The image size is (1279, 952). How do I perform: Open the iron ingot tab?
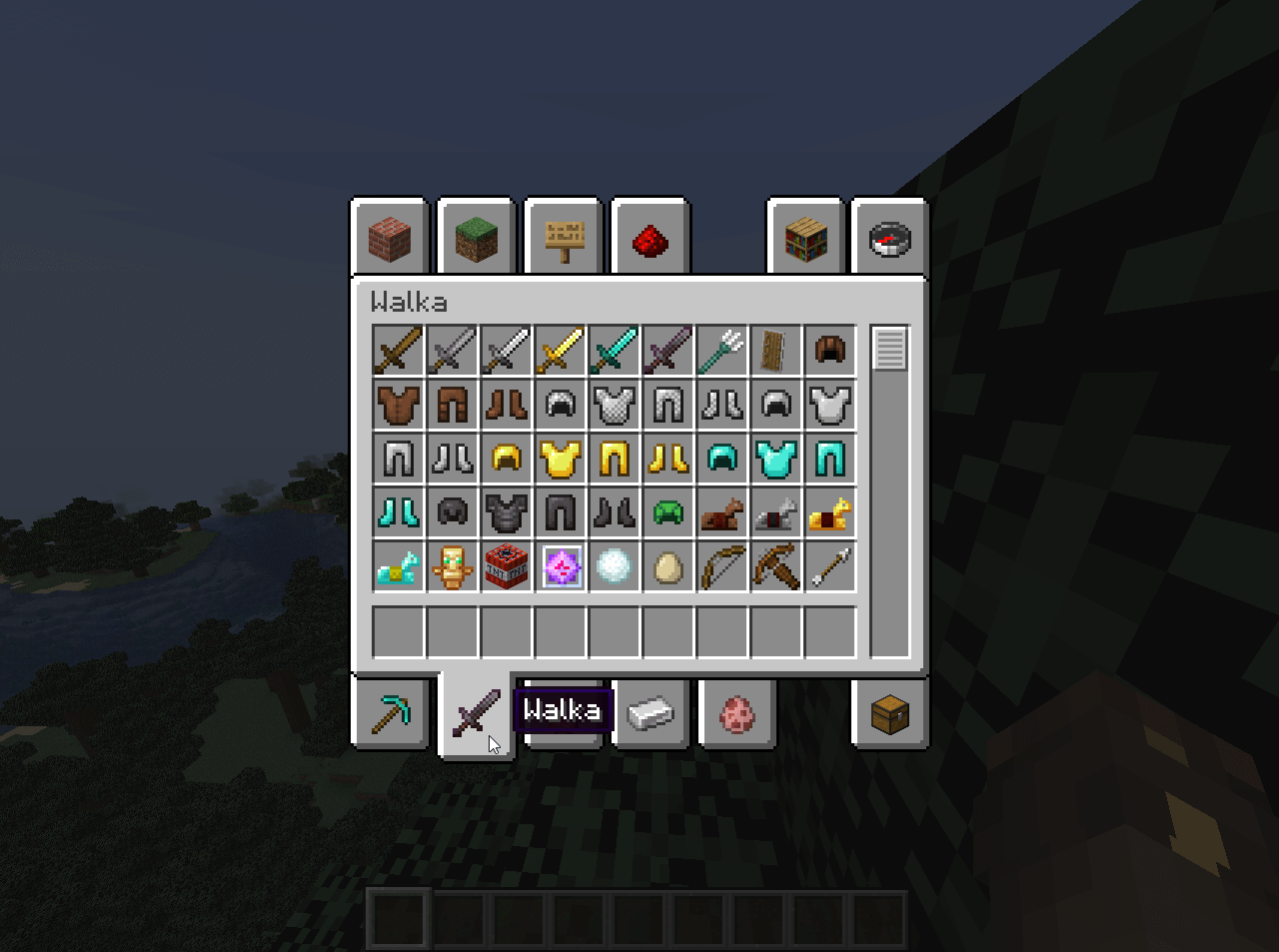[x=650, y=714]
